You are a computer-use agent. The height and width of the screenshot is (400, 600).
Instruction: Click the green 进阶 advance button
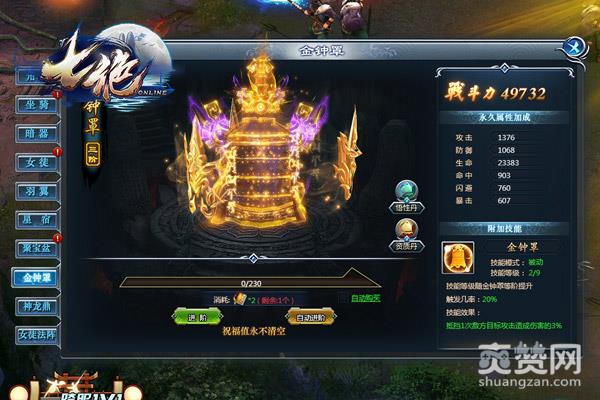coord(196,317)
